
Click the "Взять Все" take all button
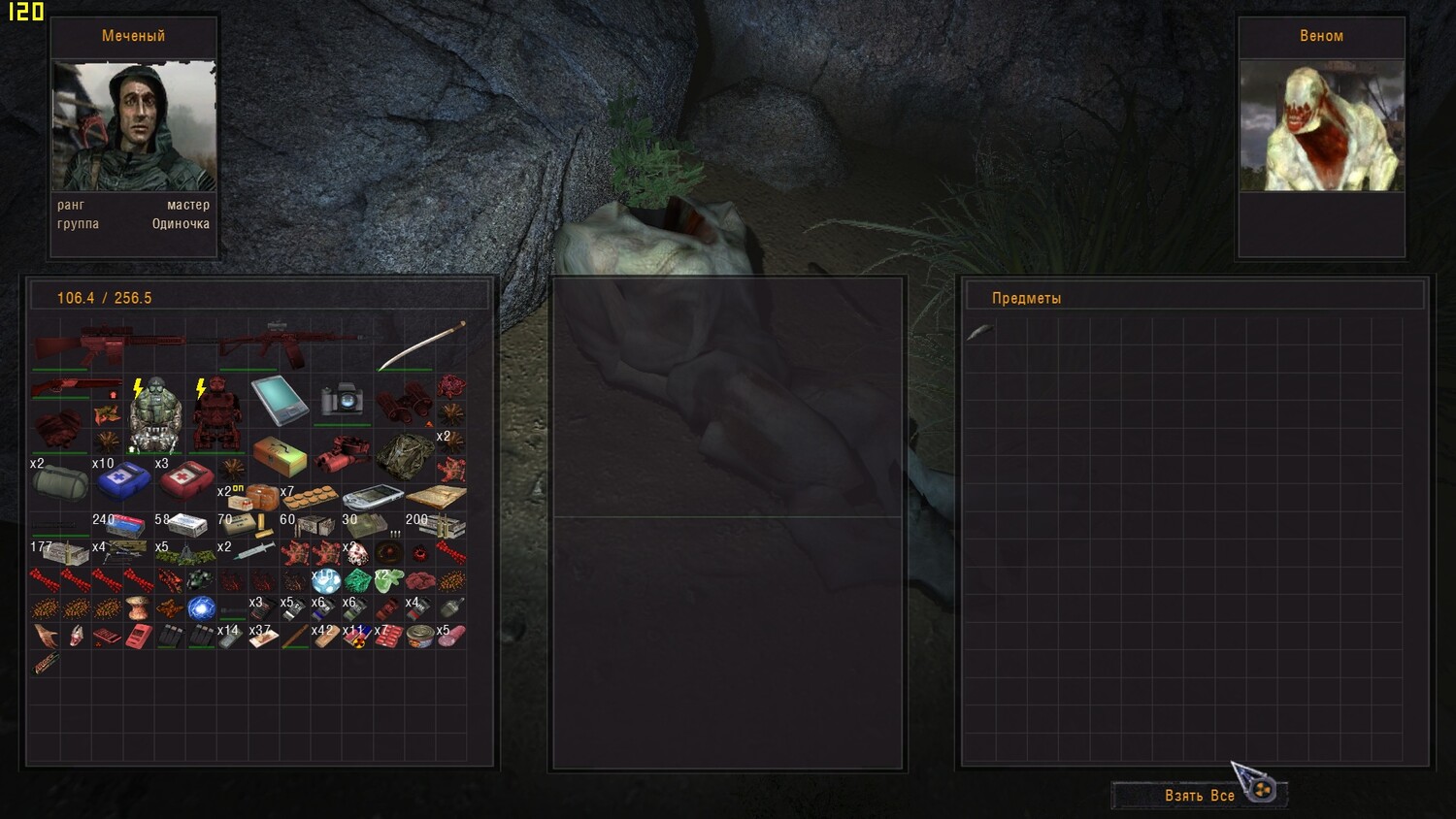point(1199,796)
